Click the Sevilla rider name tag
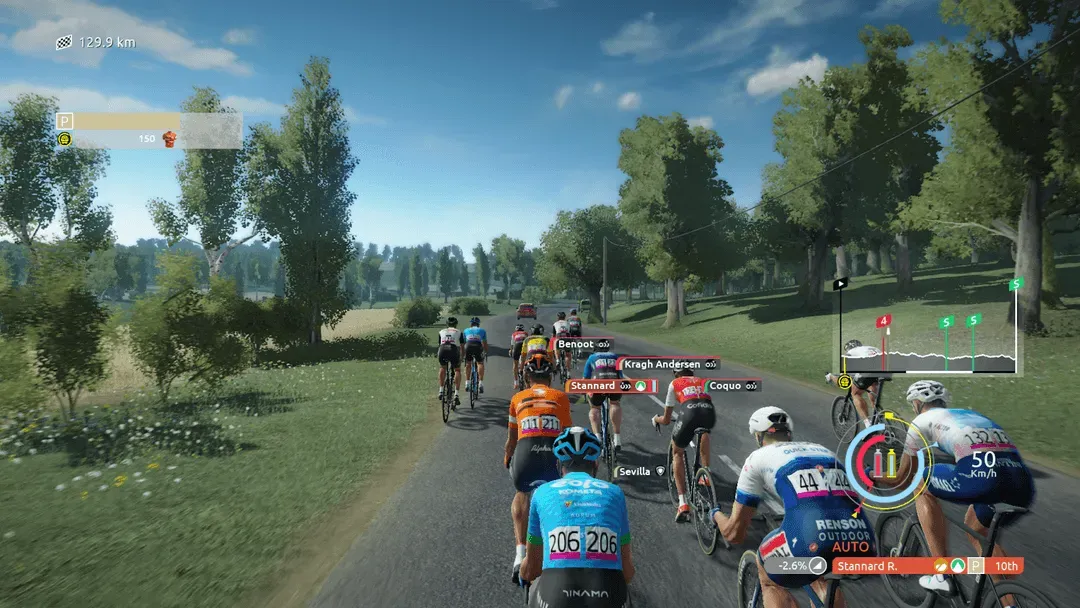This screenshot has width=1080, height=608. pyautogui.click(x=640, y=471)
